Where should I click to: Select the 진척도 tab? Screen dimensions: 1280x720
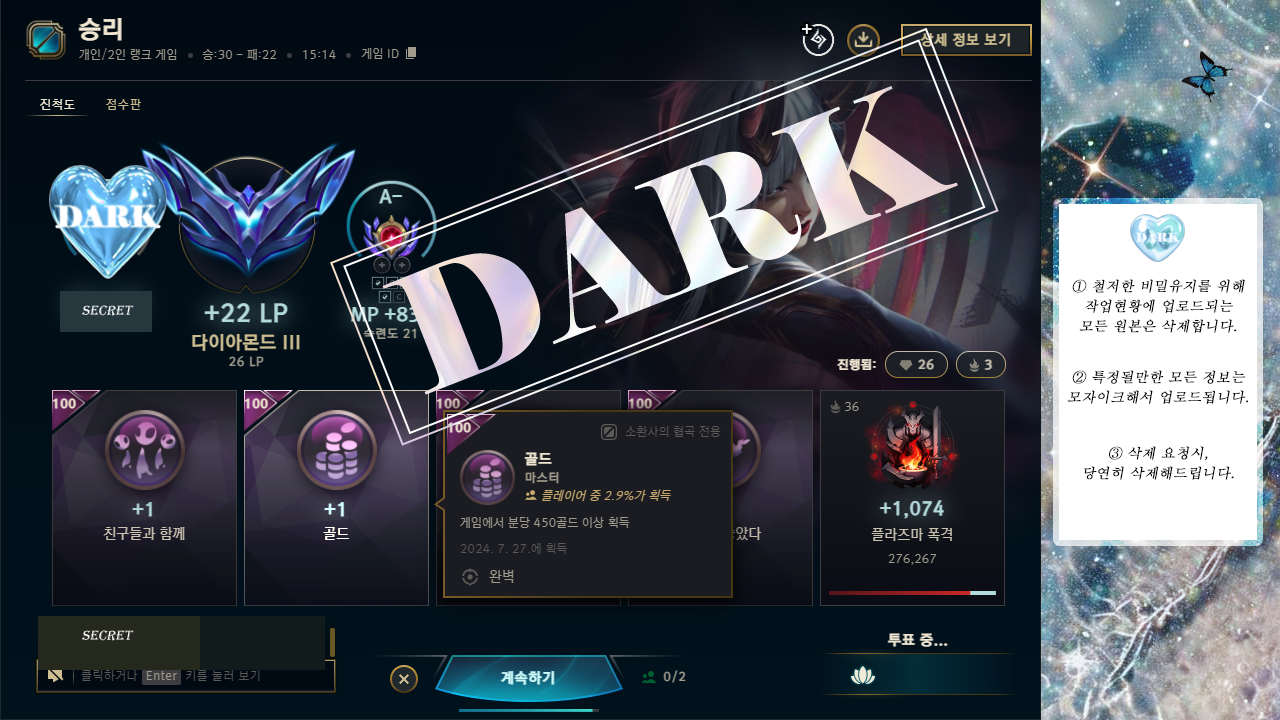pyautogui.click(x=57, y=104)
